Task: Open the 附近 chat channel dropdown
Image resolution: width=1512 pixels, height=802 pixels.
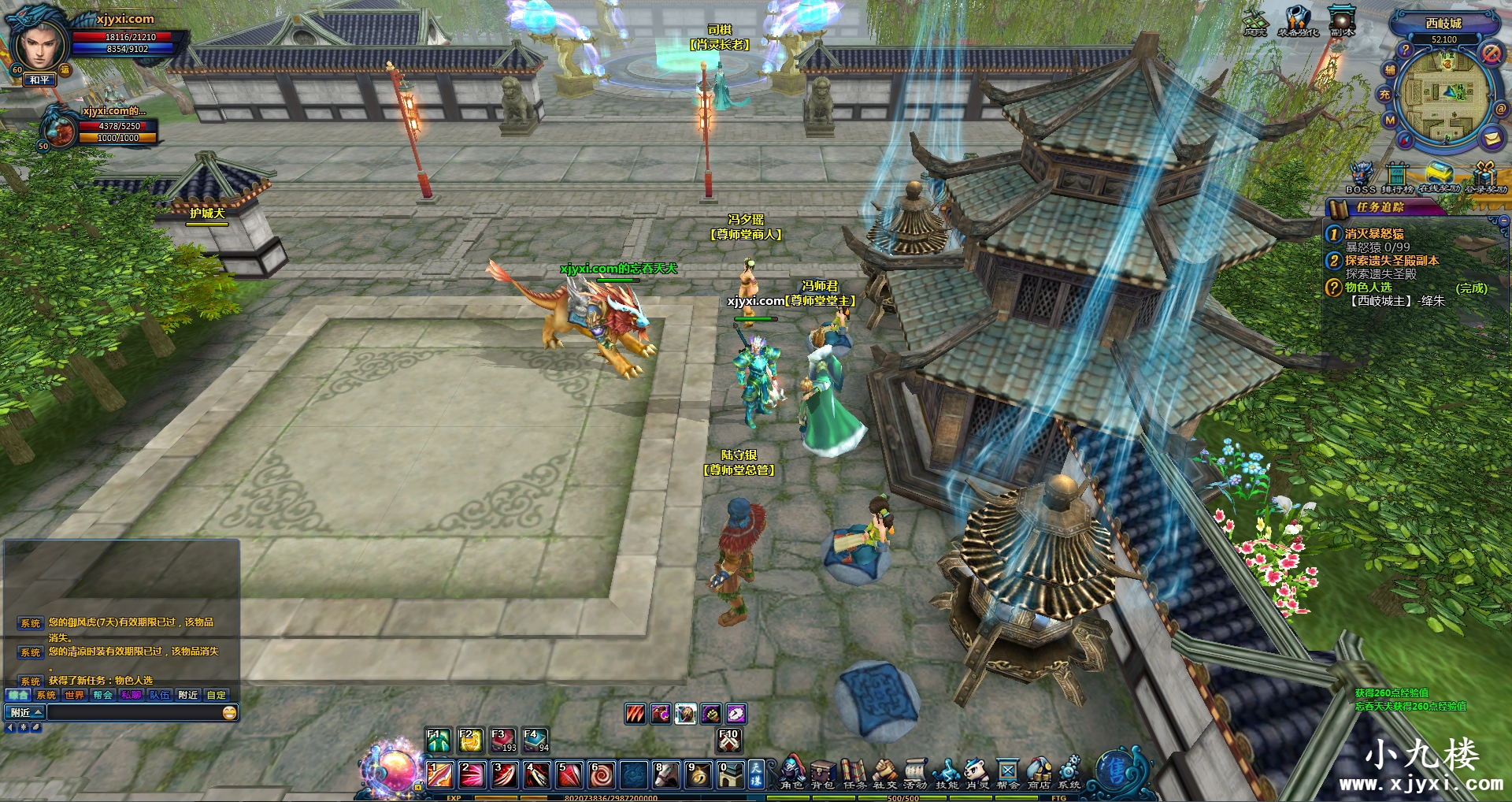Action: click(25, 712)
